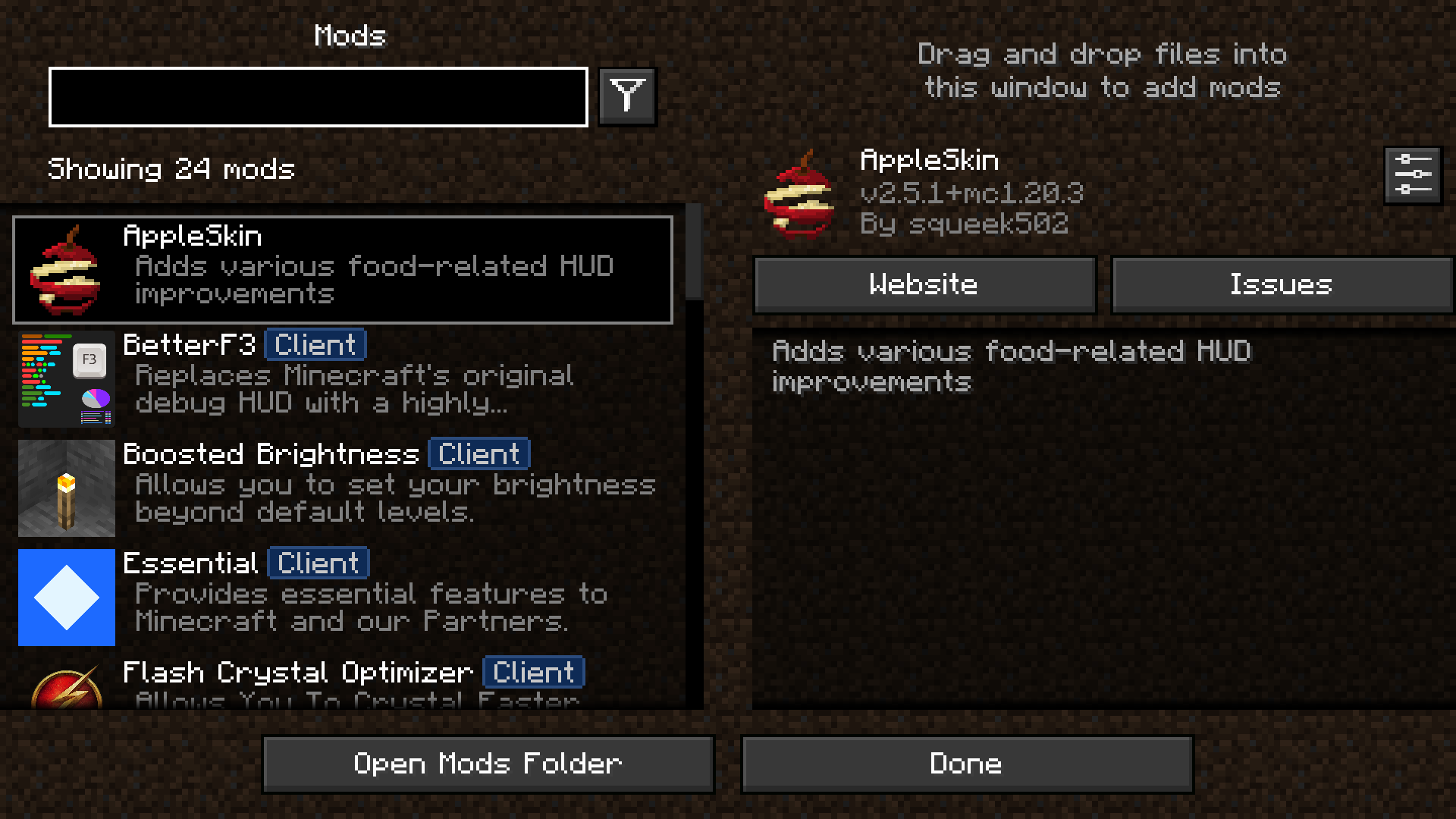1456x819 pixels.
Task: Open AppleSkin's configuration sliders icon
Action: click(x=1412, y=174)
